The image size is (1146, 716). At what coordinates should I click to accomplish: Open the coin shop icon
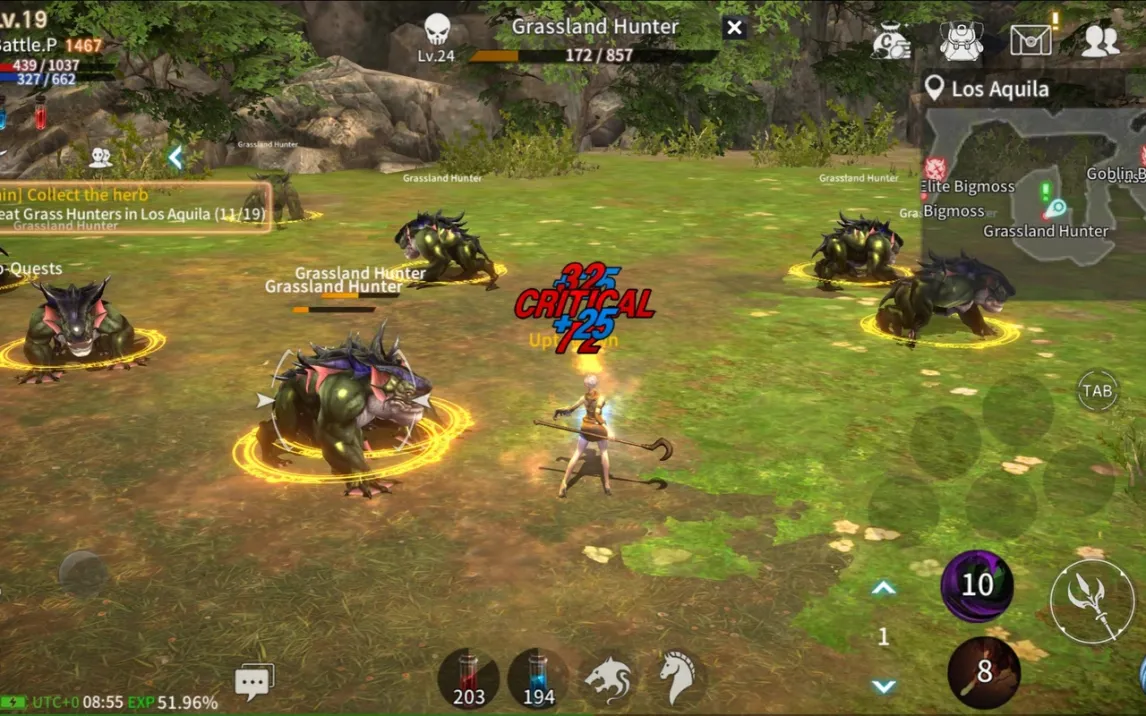pos(890,40)
